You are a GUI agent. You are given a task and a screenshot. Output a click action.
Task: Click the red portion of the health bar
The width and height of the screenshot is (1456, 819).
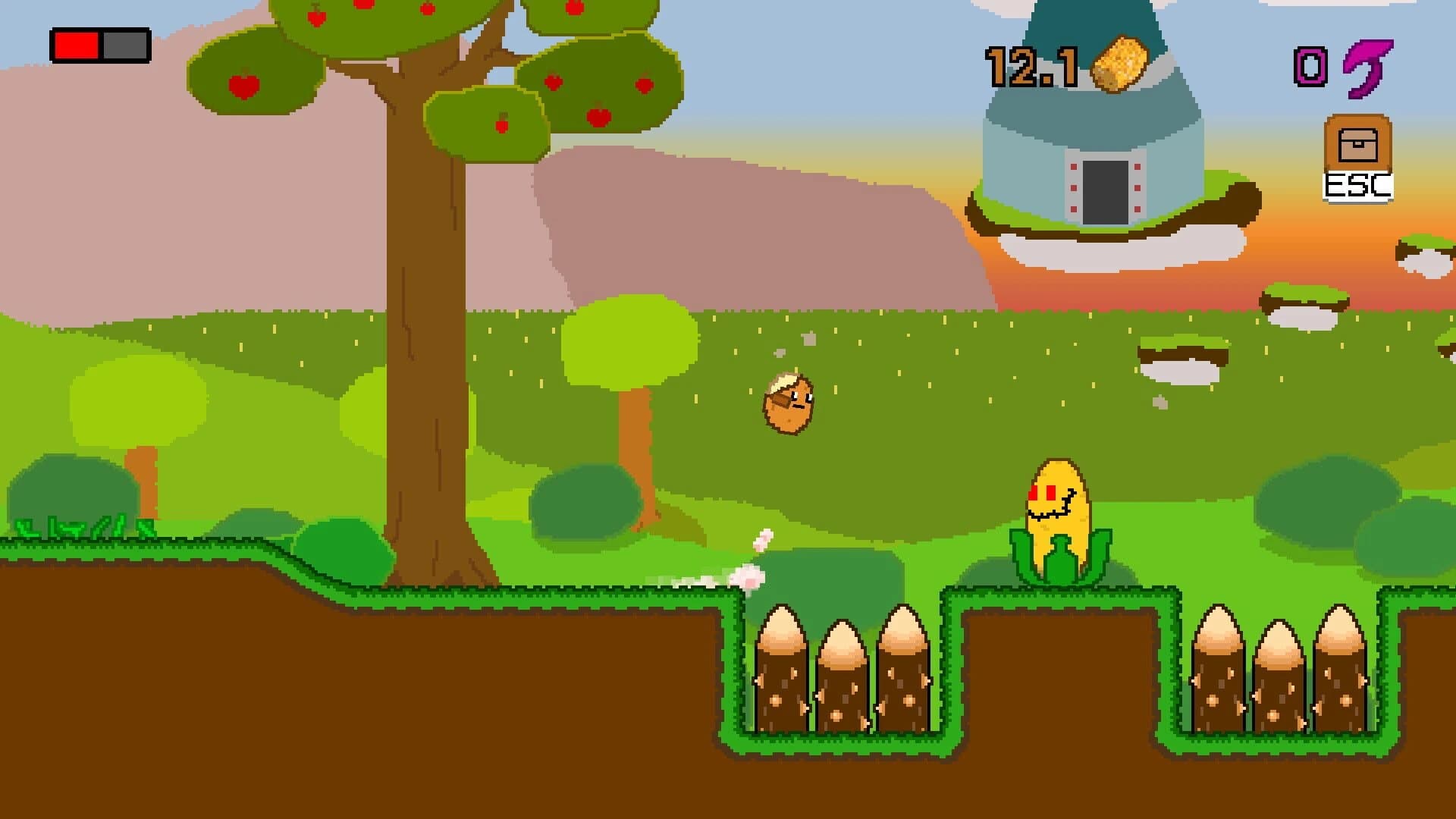point(76,43)
